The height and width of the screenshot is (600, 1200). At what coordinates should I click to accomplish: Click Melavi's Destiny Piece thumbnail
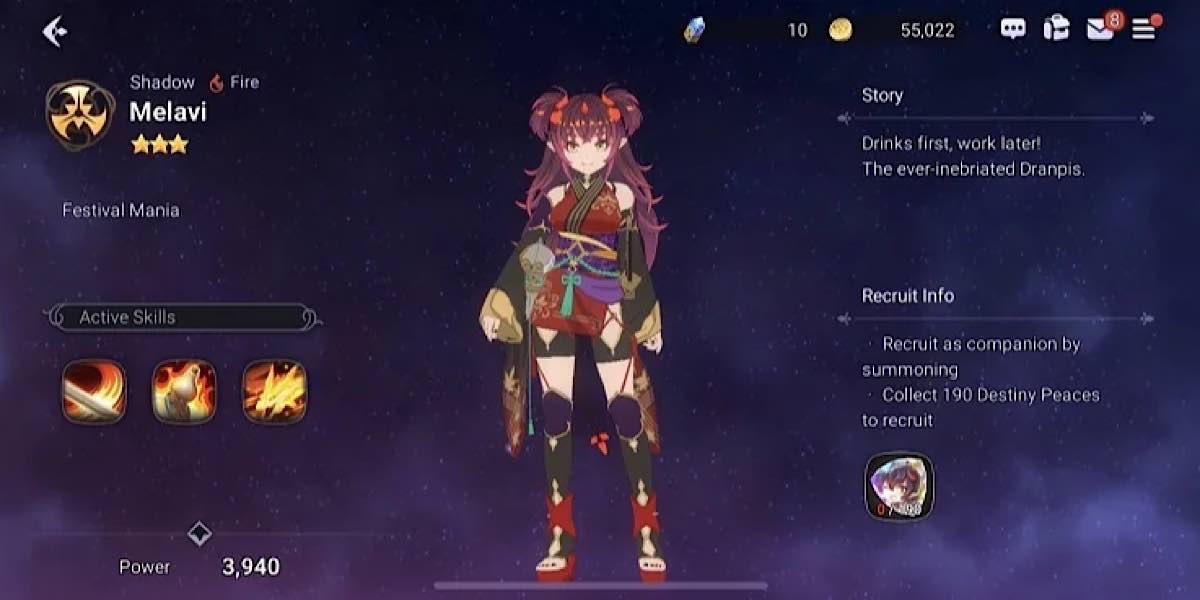(898, 486)
